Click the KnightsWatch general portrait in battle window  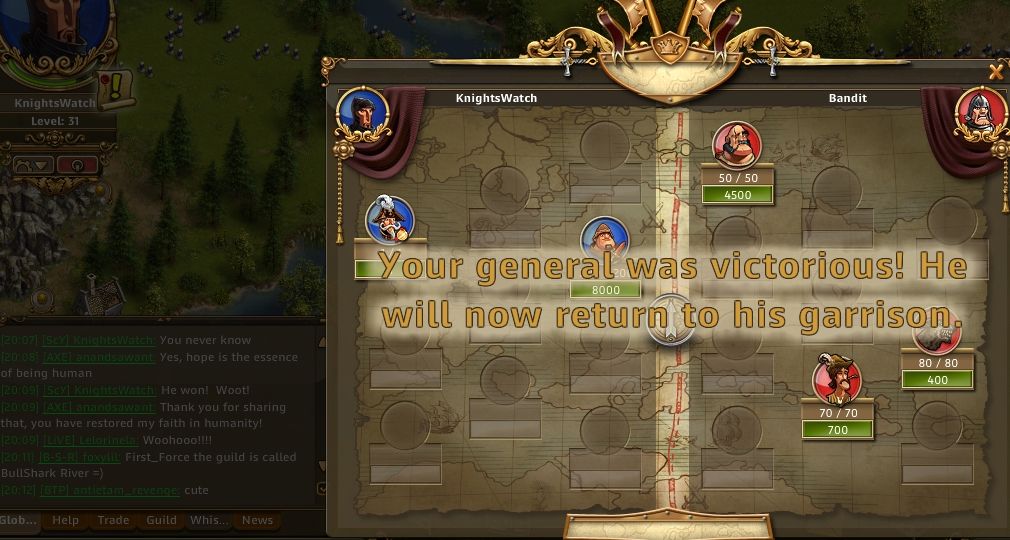tap(361, 112)
